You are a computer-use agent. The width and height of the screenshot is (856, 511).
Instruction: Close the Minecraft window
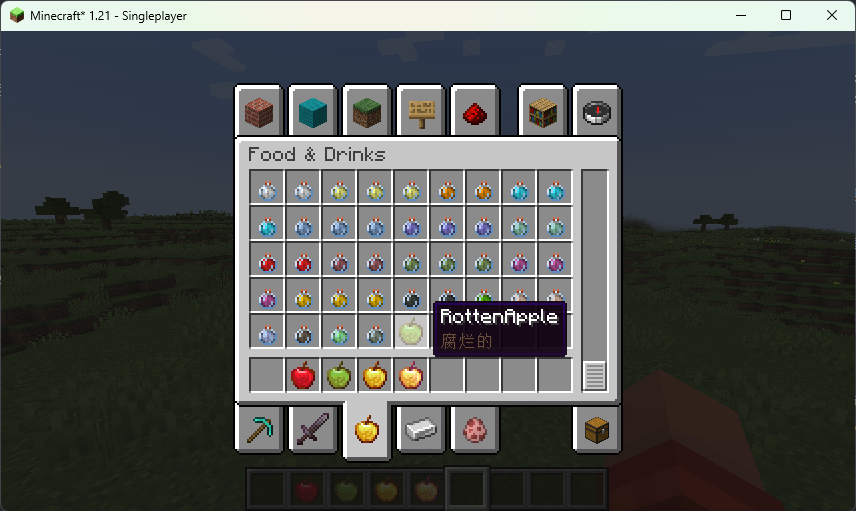point(832,15)
